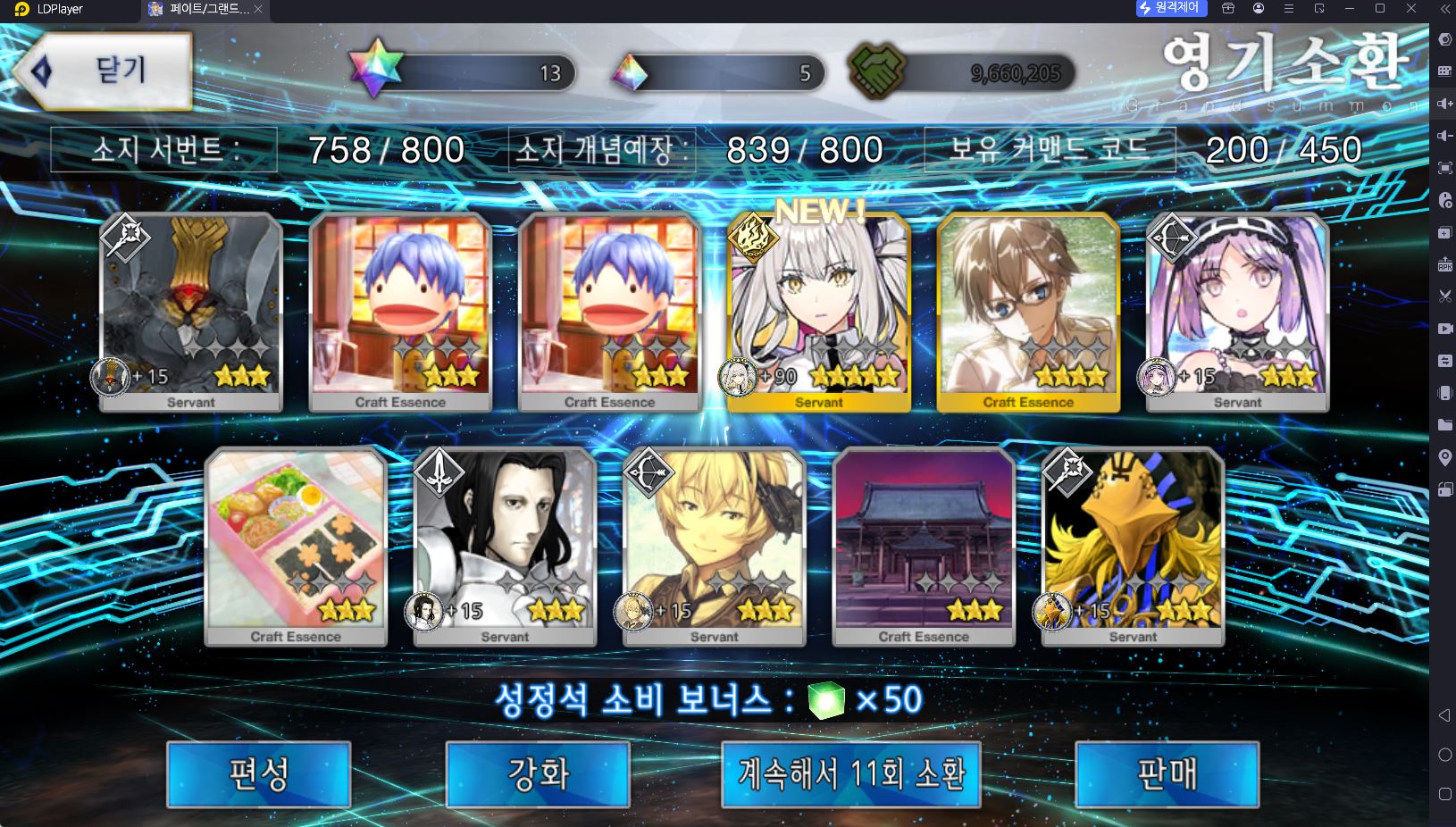Continue with another 11-roll summon
The width and height of the screenshot is (1456, 827).
850,773
